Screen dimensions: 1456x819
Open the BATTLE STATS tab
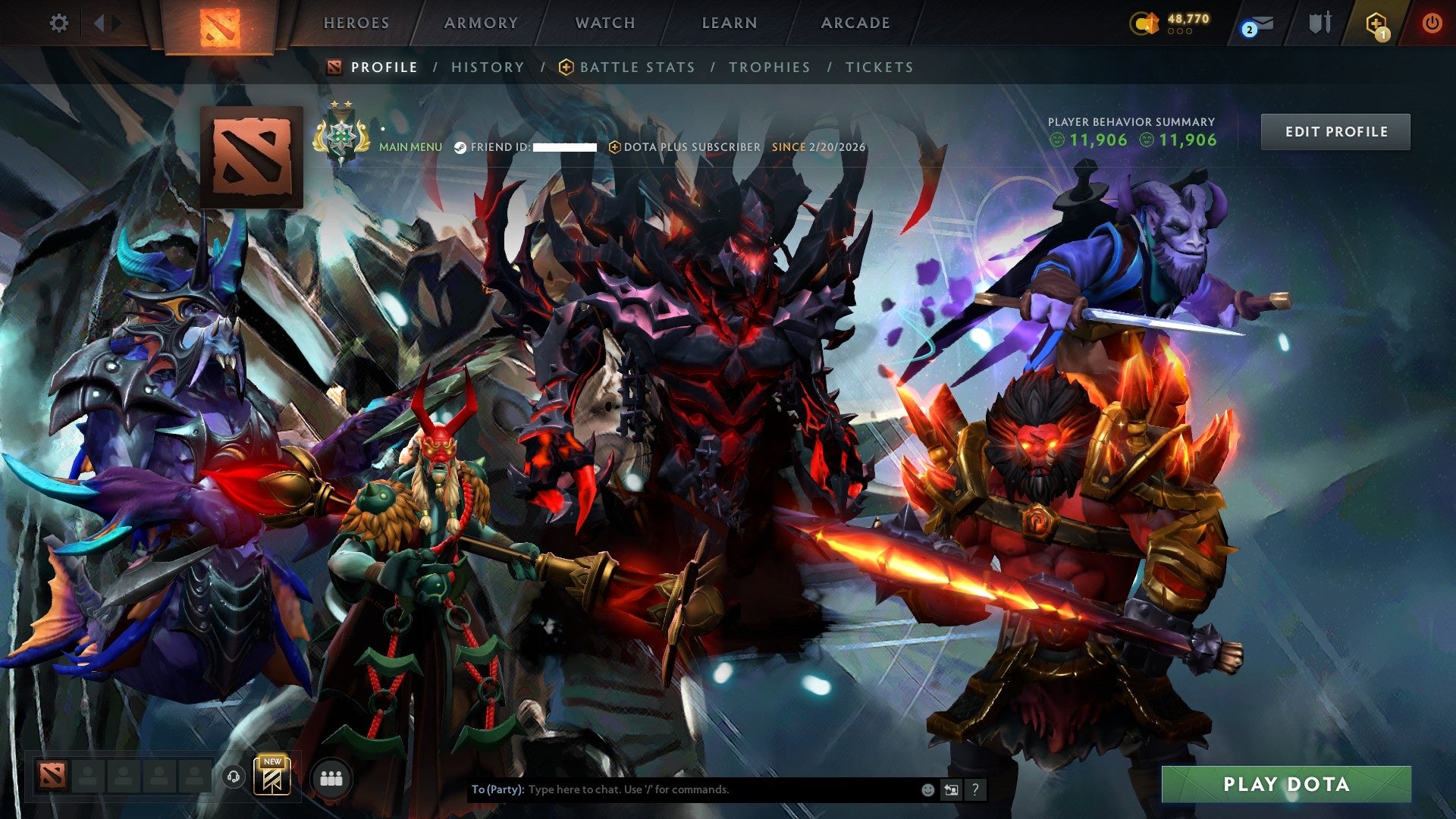tap(635, 67)
